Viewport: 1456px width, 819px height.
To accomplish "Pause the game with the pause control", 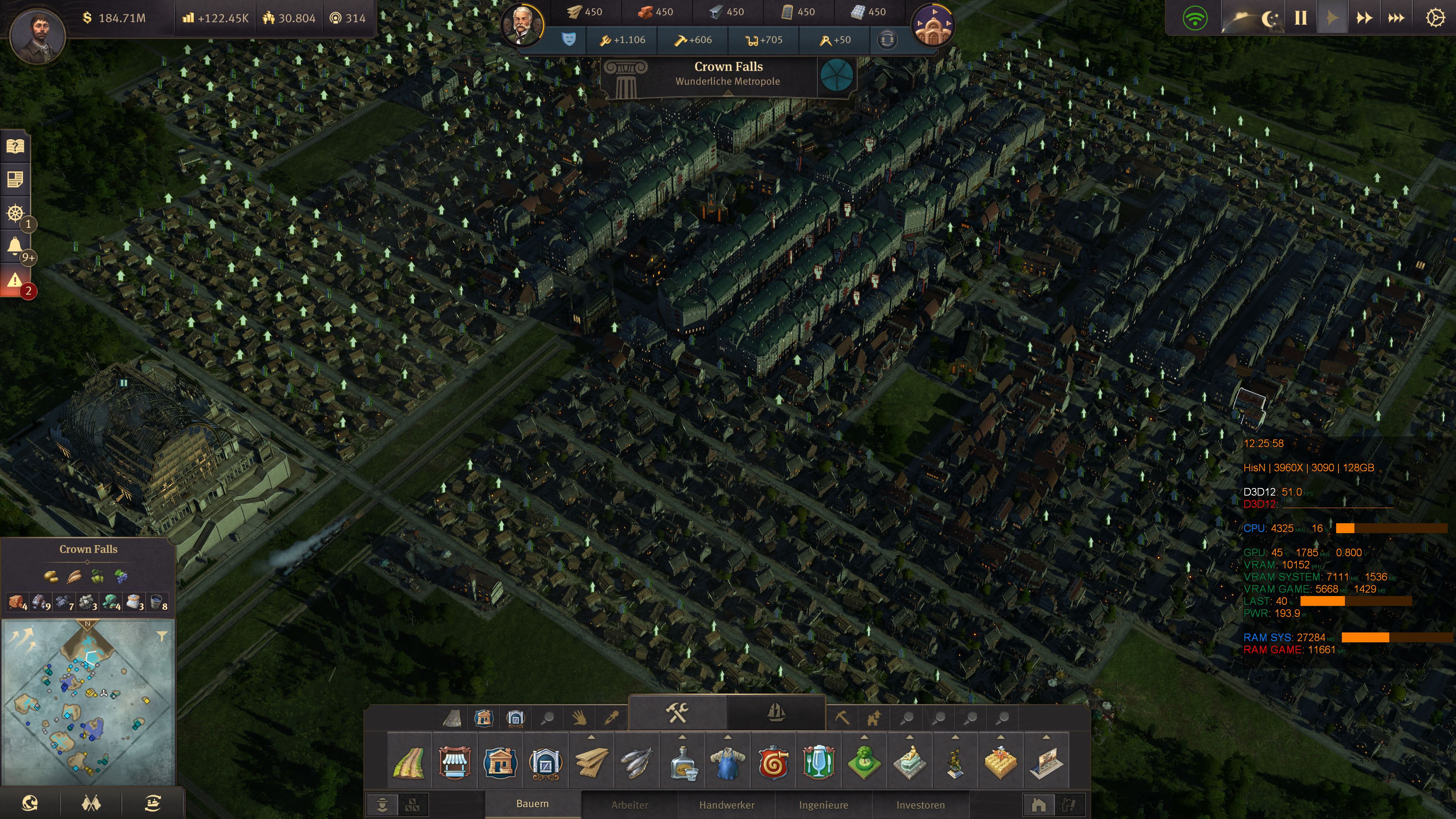I will (1301, 17).
